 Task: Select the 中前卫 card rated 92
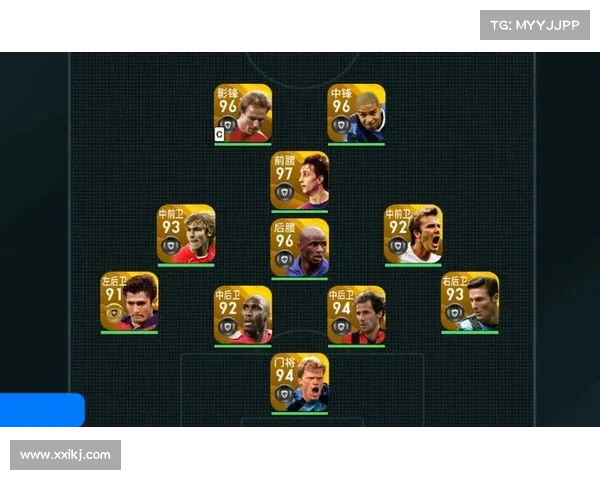413,234
